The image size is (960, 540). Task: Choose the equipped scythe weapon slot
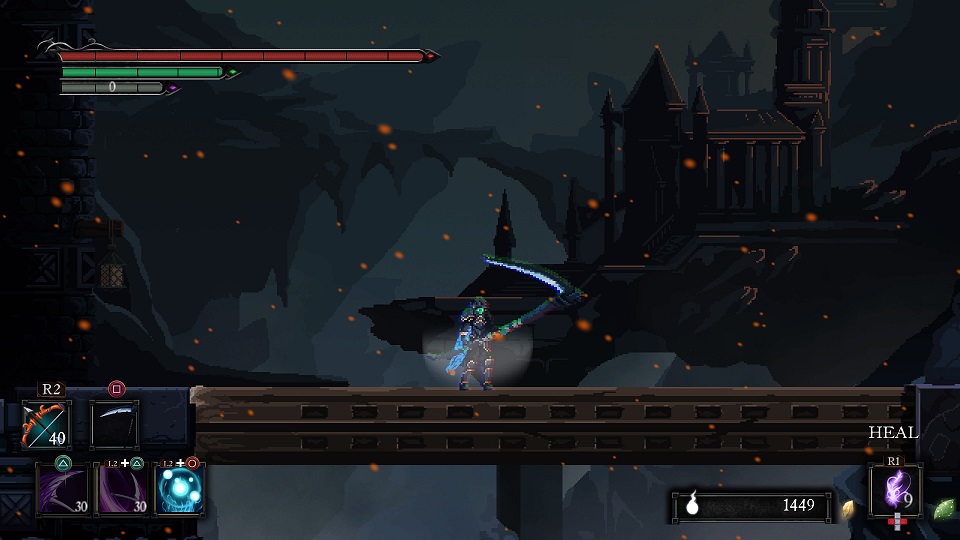(116, 424)
